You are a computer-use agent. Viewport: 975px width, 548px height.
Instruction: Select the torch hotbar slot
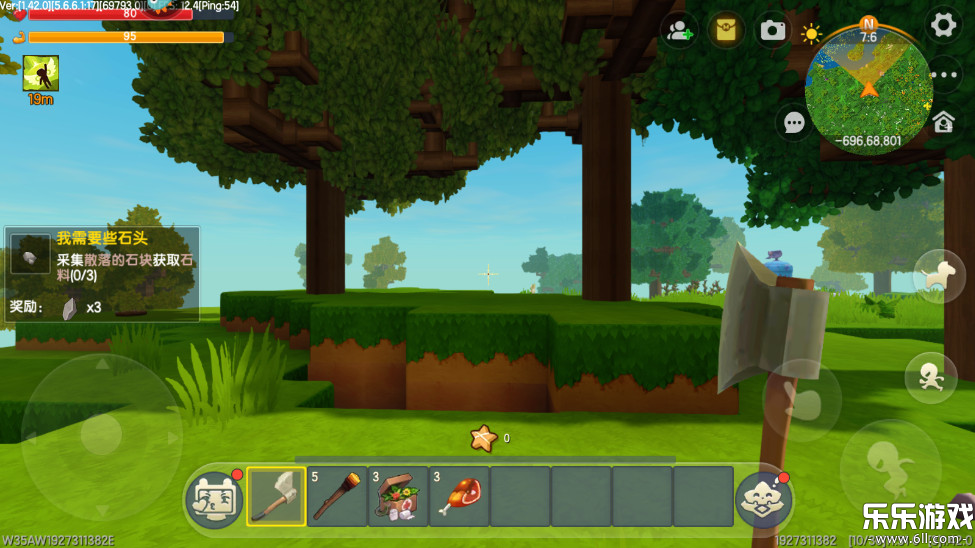[x=337, y=496]
